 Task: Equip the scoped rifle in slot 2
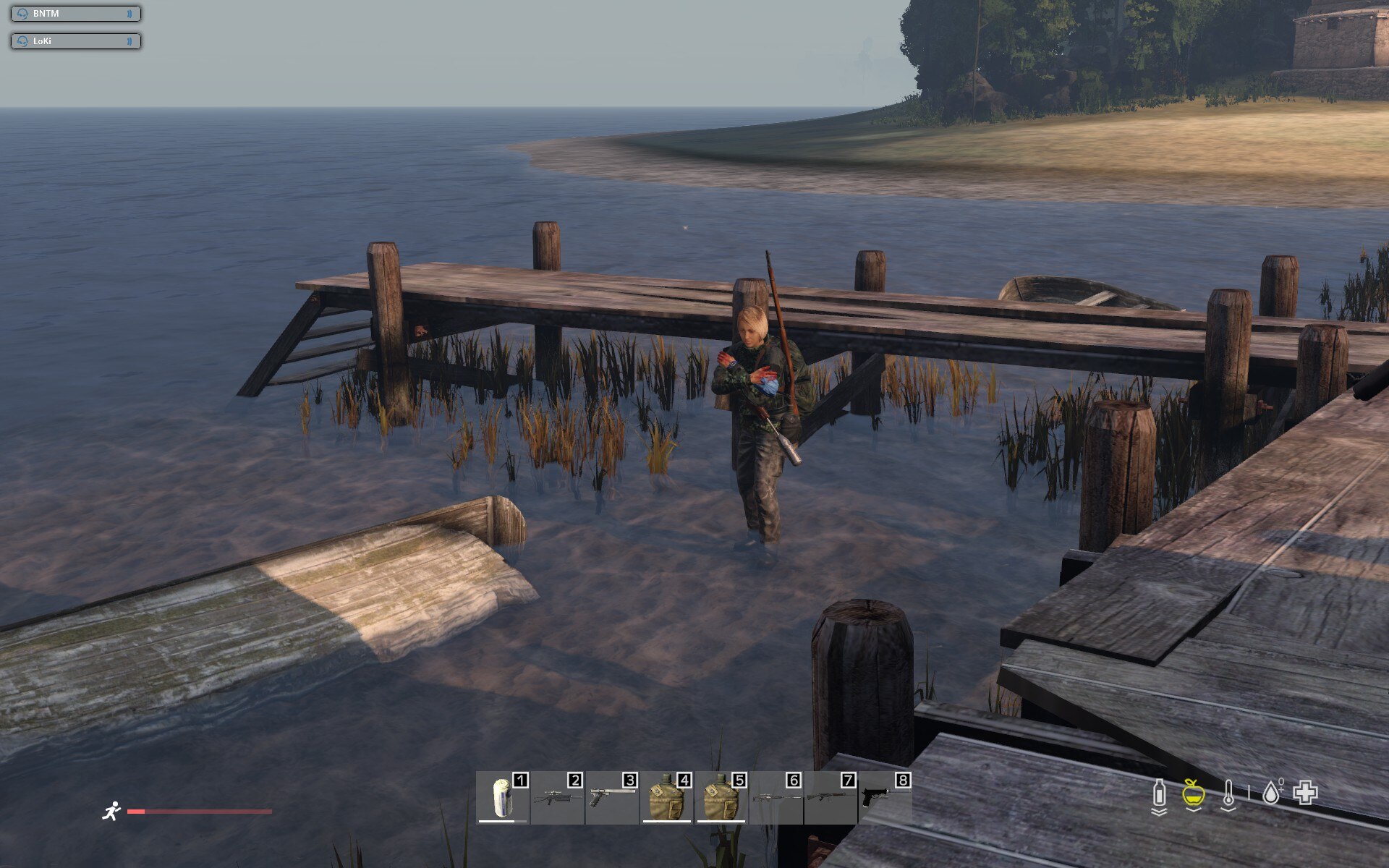(556, 798)
